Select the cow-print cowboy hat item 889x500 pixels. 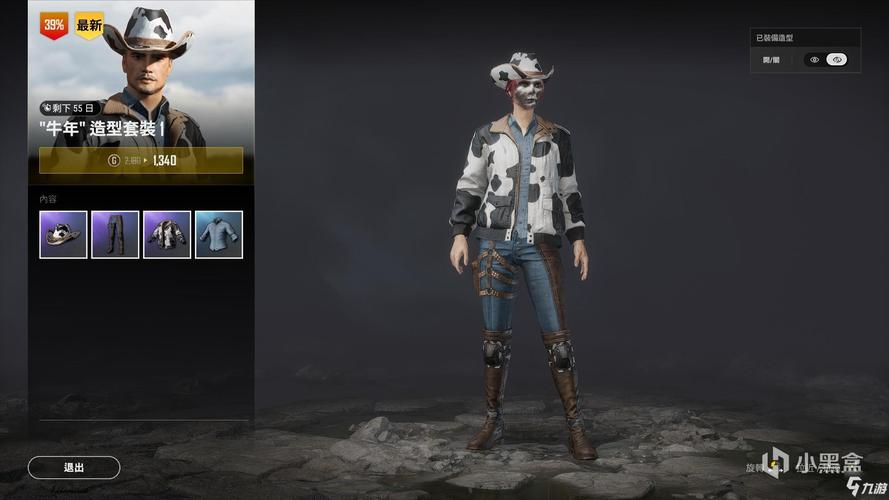pos(63,234)
